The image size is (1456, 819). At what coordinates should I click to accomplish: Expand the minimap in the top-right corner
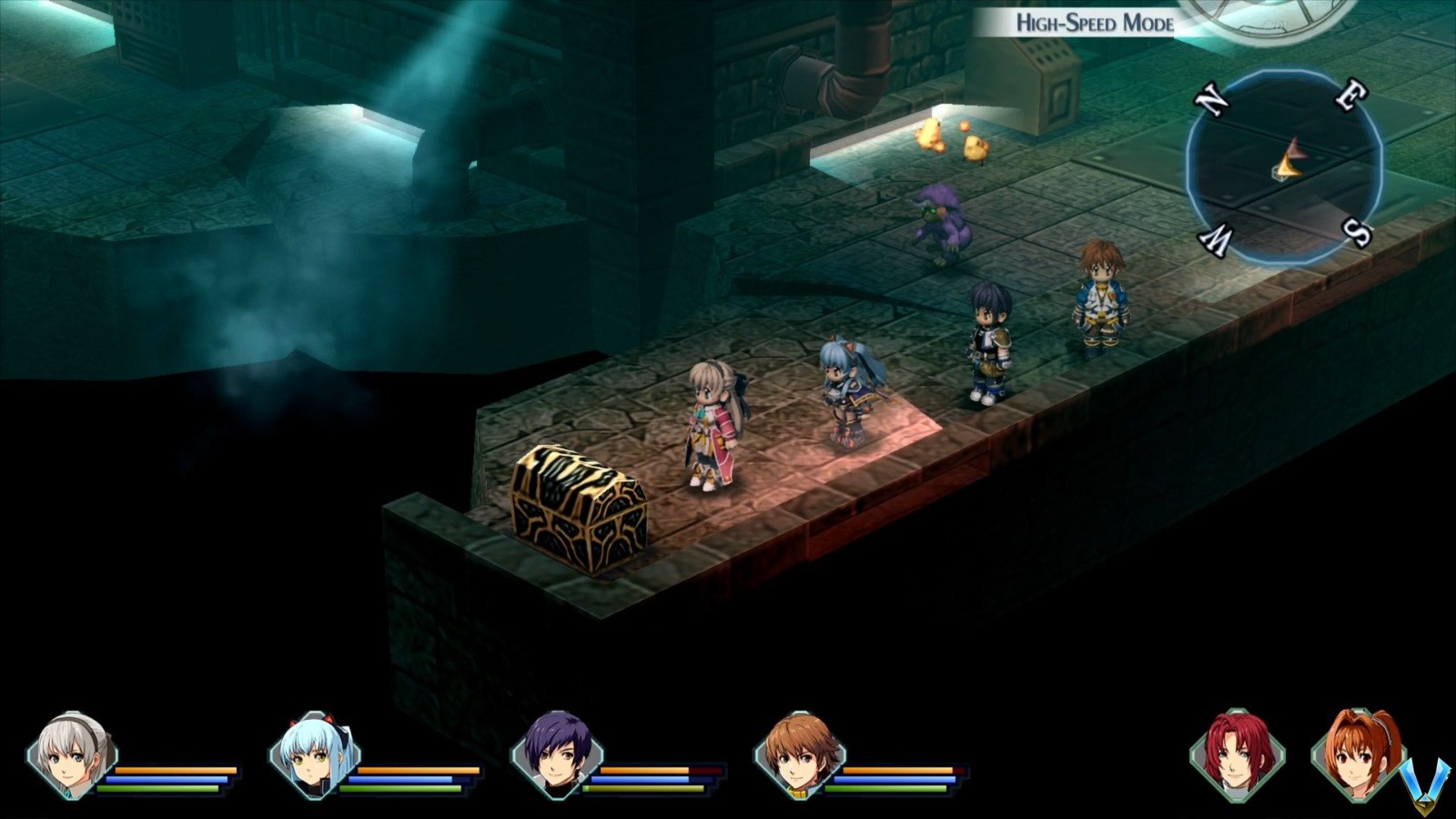coord(1283,164)
